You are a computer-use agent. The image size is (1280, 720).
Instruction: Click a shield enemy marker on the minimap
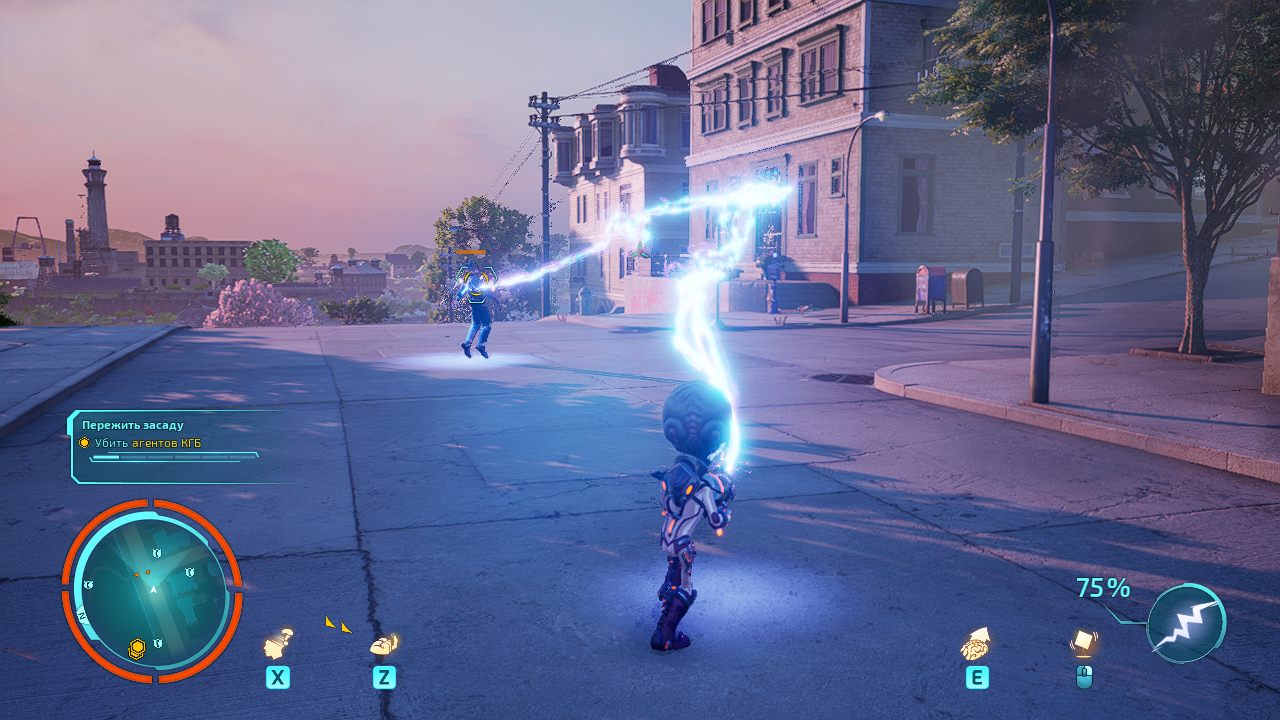coord(158,552)
